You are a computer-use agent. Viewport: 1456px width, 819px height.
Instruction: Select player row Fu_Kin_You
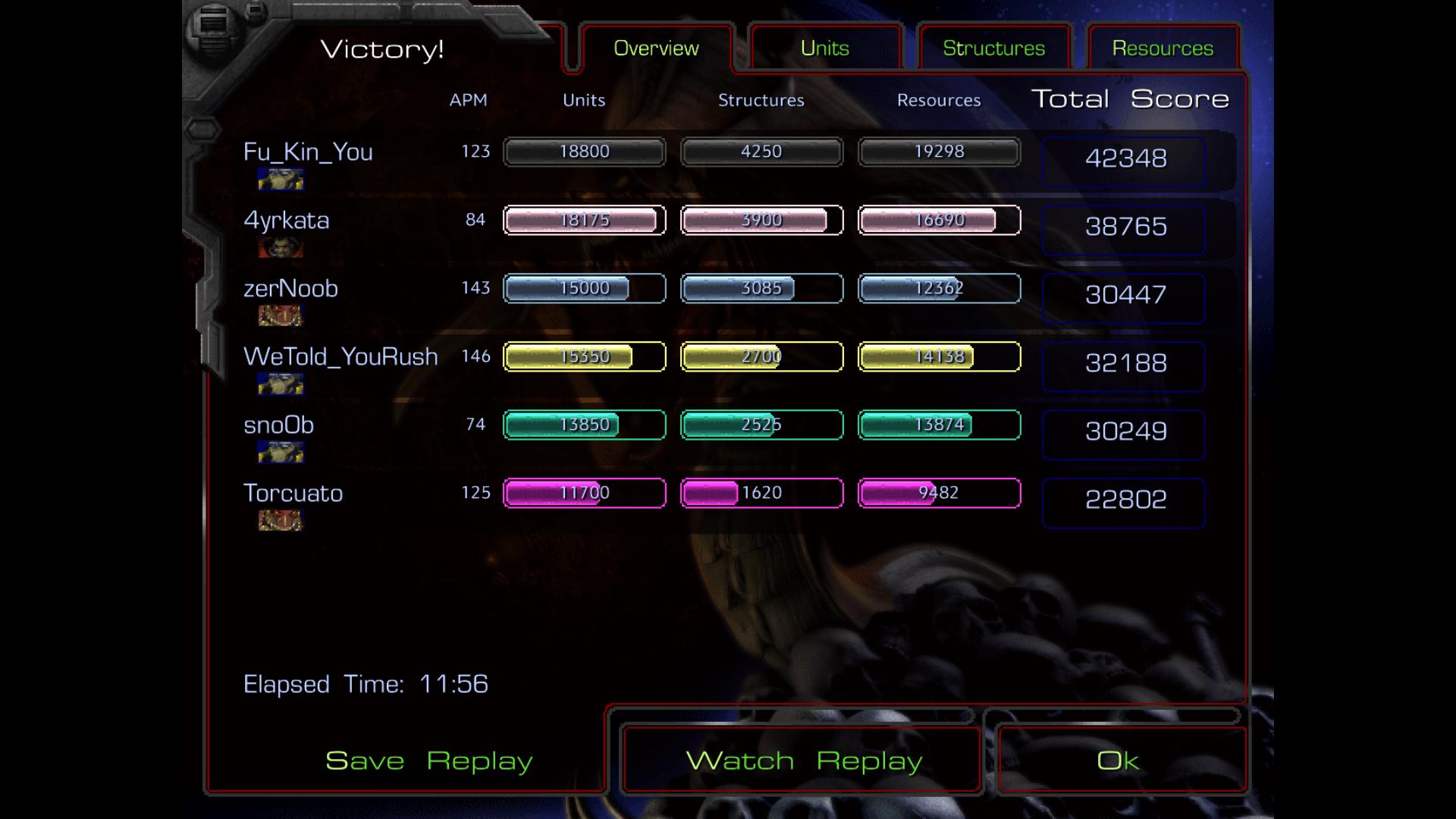click(x=308, y=152)
